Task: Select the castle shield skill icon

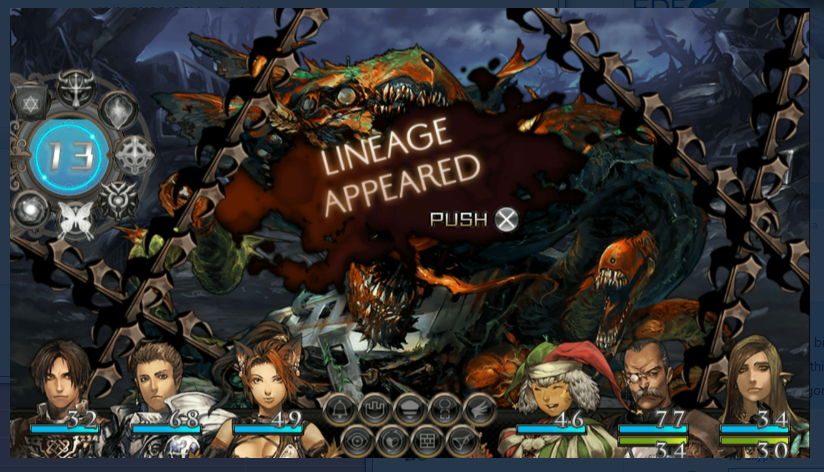Action: 375,409
